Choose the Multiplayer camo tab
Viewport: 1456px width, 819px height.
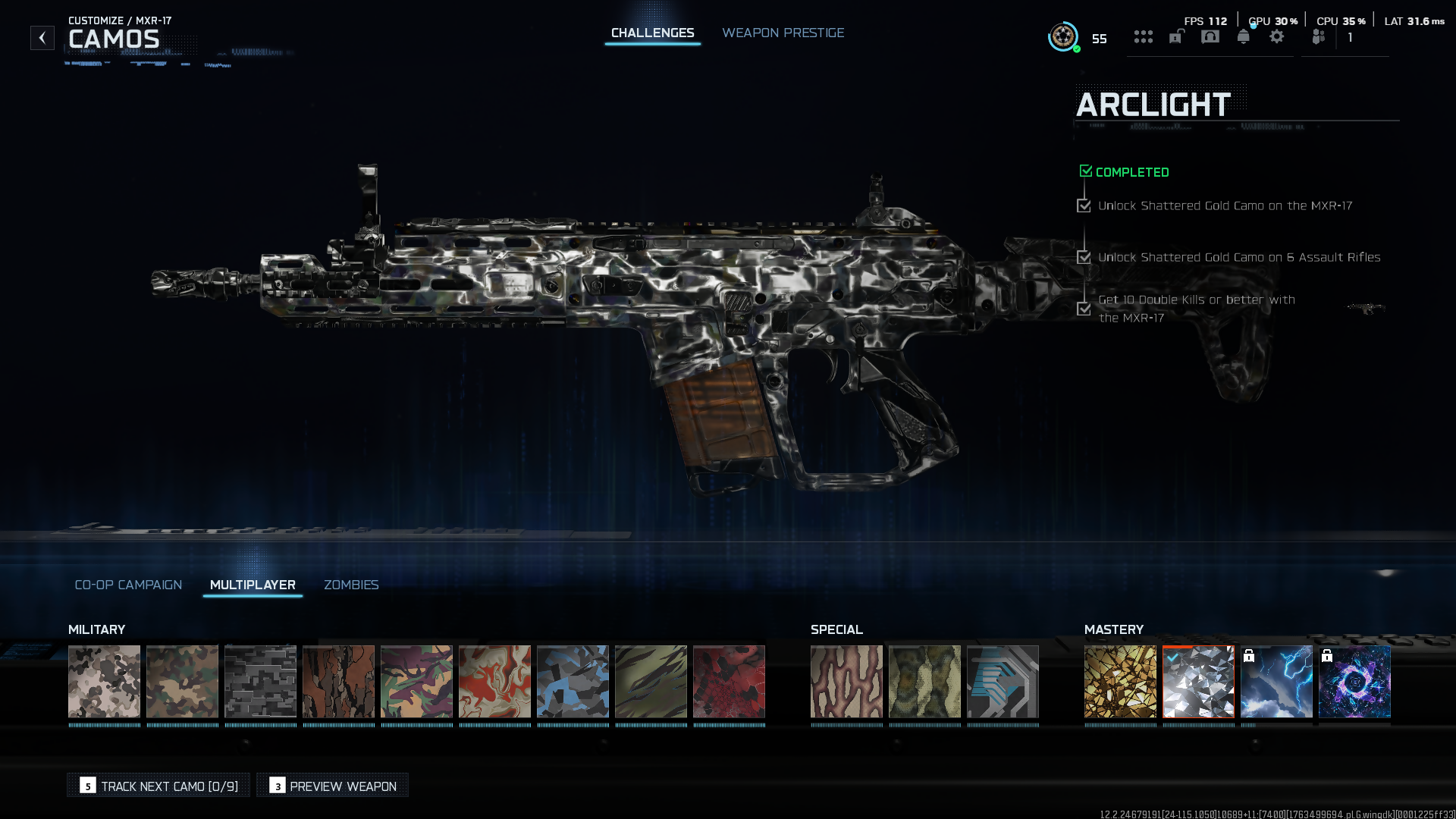click(x=253, y=585)
